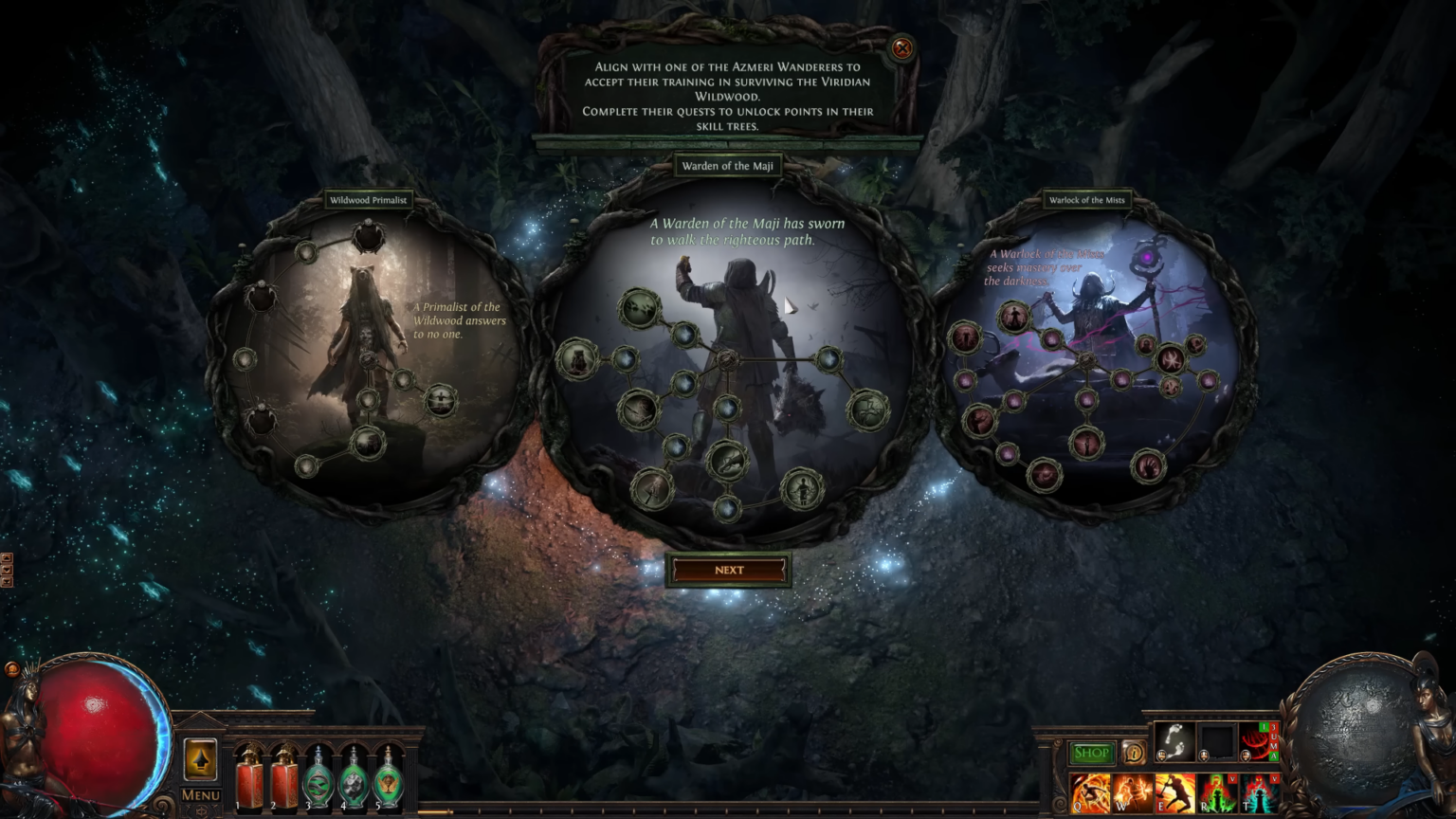This screenshot has height=819, width=1456.
Task: Activate the fiery dash skill bound to Q
Action: point(1090,793)
